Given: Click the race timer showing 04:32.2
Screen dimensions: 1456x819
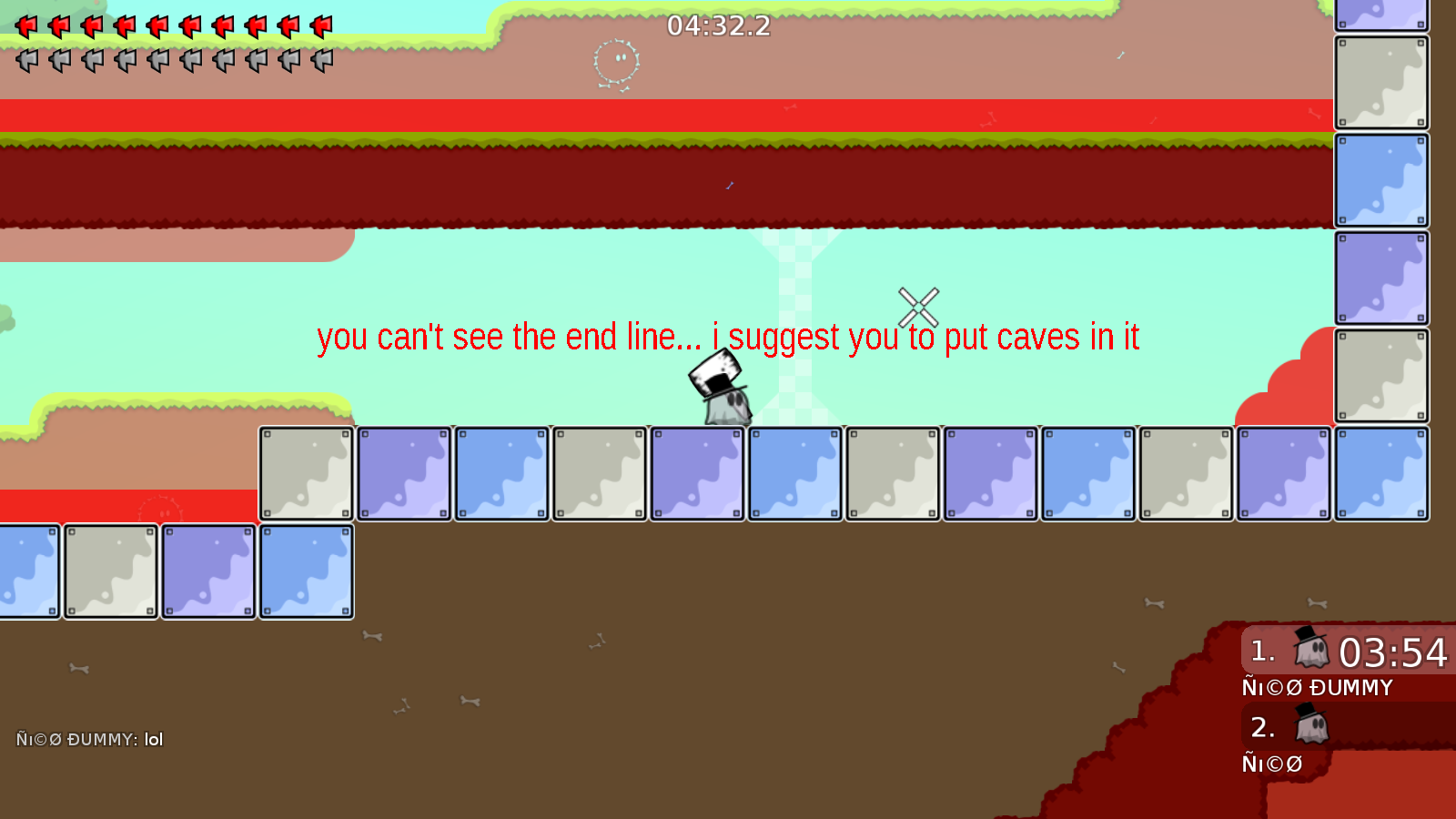Looking at the screenshot, I should (716, 26).
